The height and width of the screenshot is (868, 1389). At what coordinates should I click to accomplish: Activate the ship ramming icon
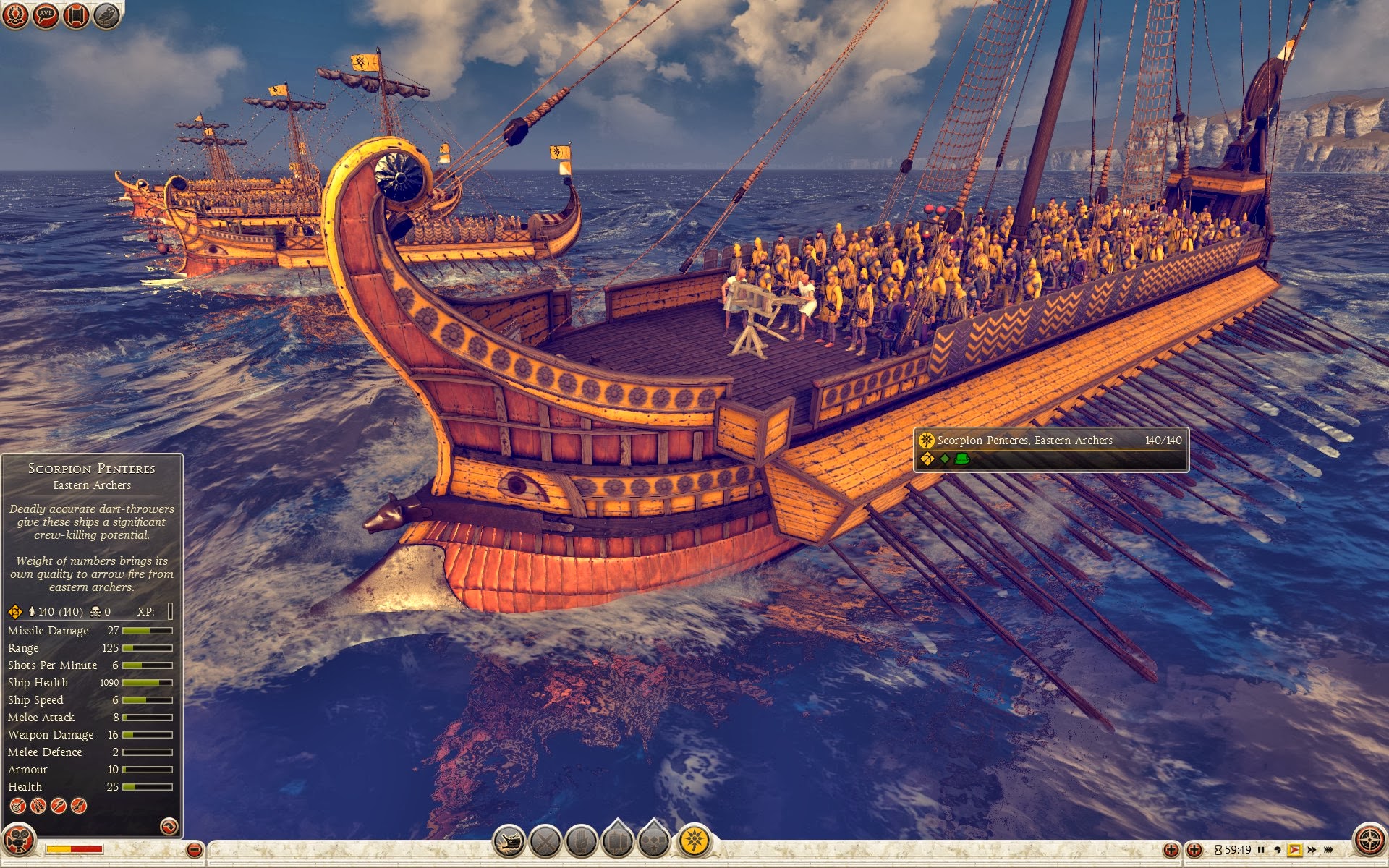[x=509, y=841]
